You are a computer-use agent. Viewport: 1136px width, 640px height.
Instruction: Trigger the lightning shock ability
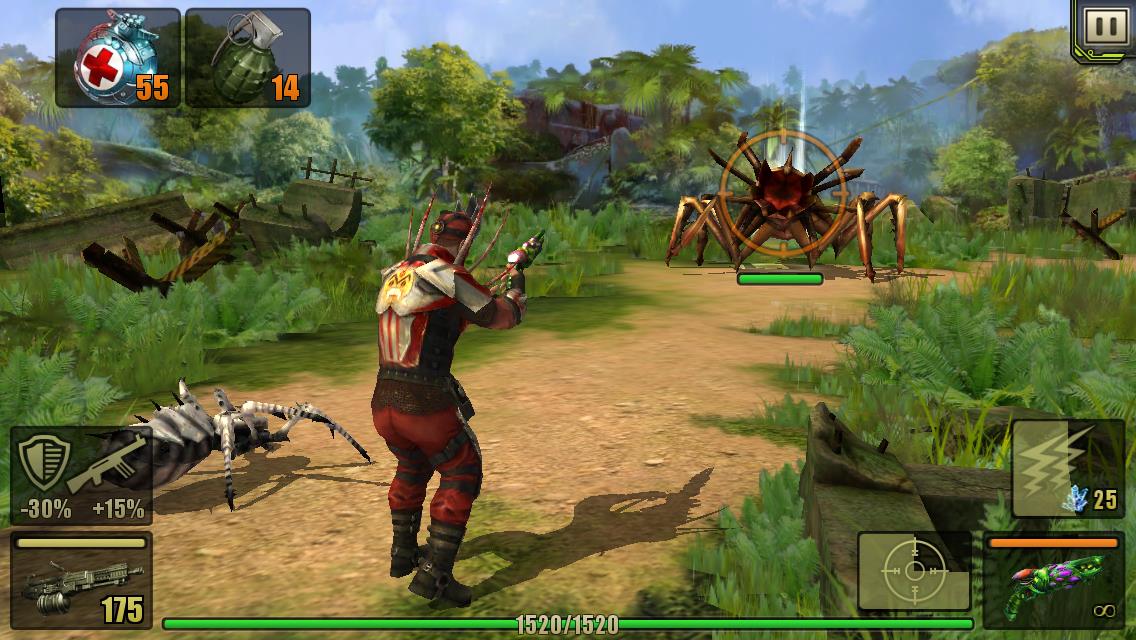tap(1066, 467)
